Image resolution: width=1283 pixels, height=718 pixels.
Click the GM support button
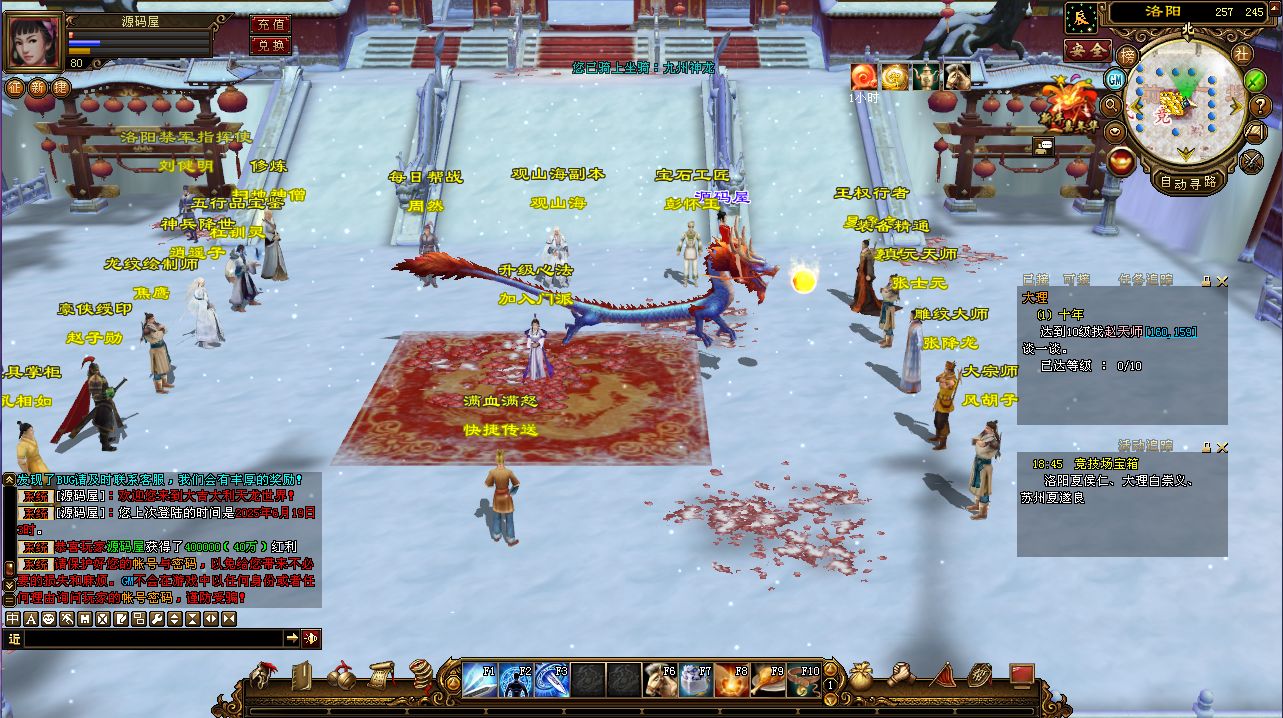click(1114, 79)
